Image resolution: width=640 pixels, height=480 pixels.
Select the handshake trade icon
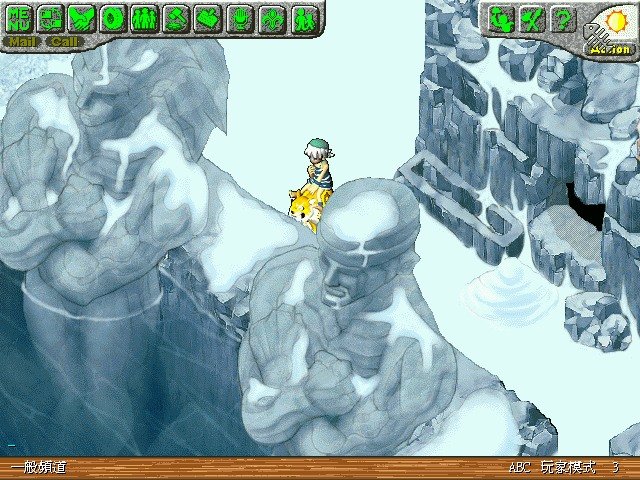click(82, 18)
